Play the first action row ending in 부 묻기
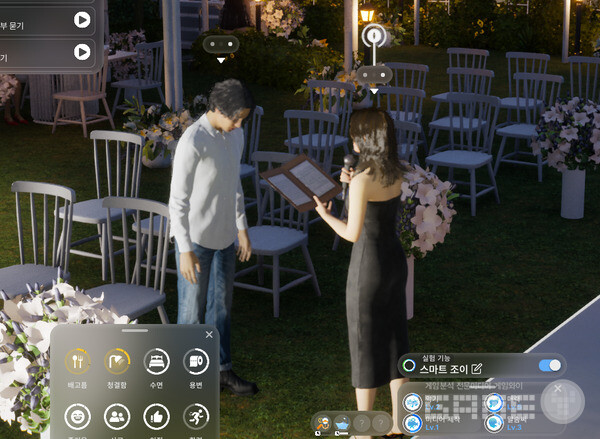Viewport: 600px width, 439px height. pos(82,19)
